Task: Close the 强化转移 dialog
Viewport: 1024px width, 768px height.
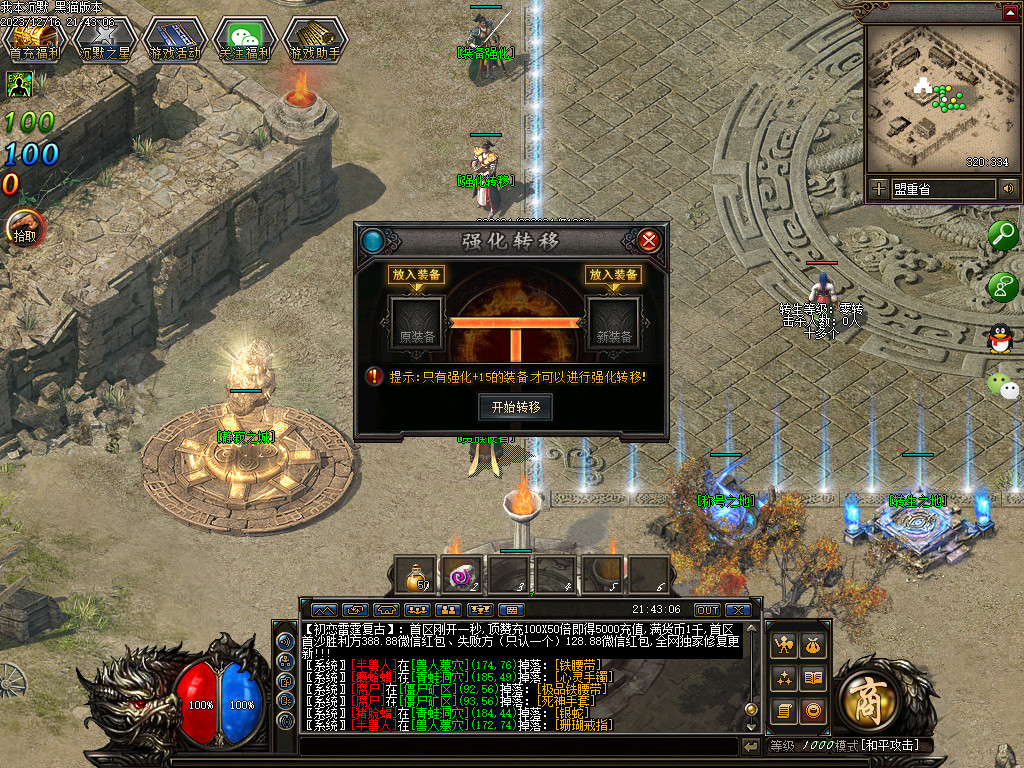Action: coord(649,240)
